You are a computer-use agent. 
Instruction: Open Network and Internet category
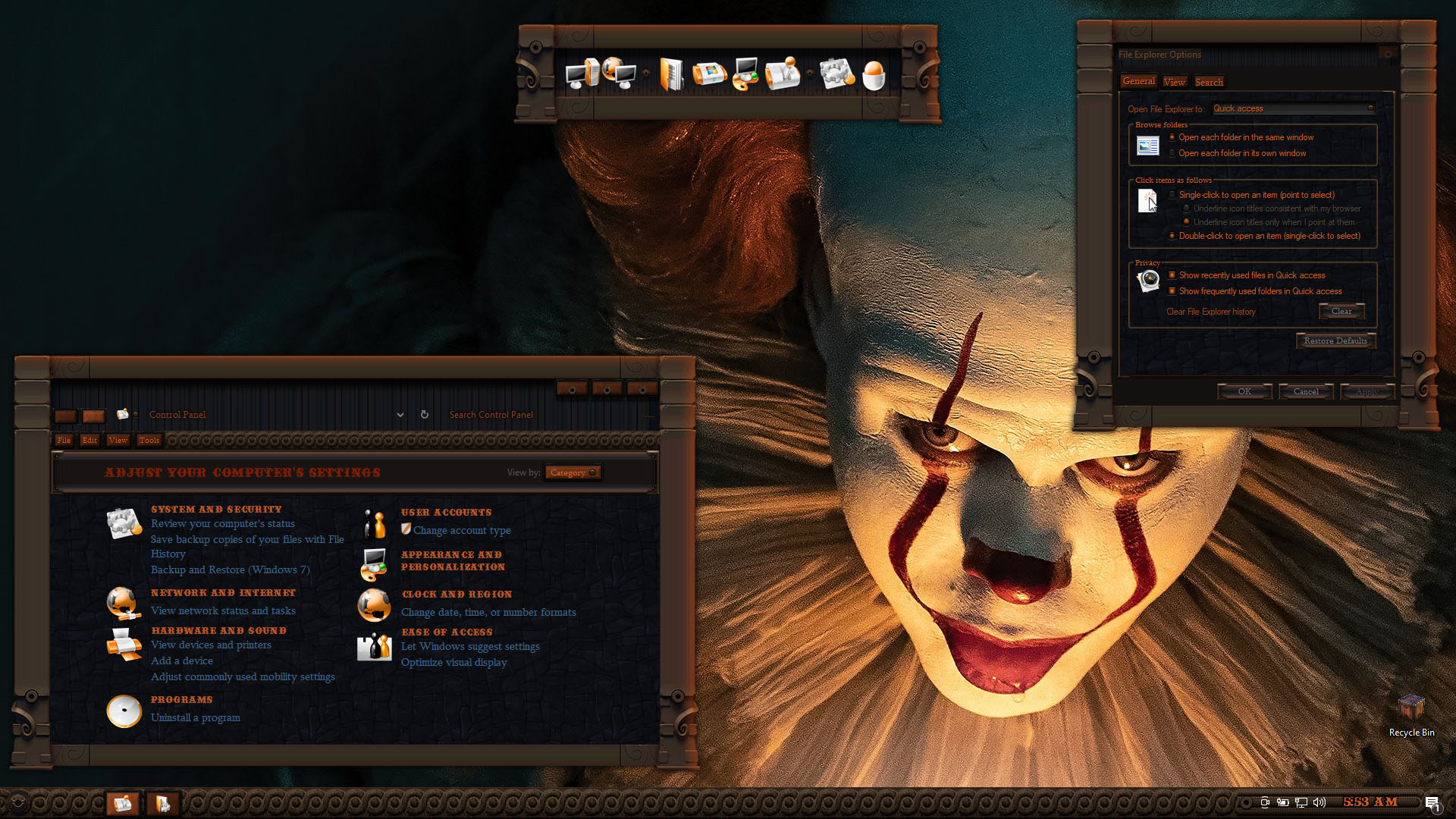point(223,593)
